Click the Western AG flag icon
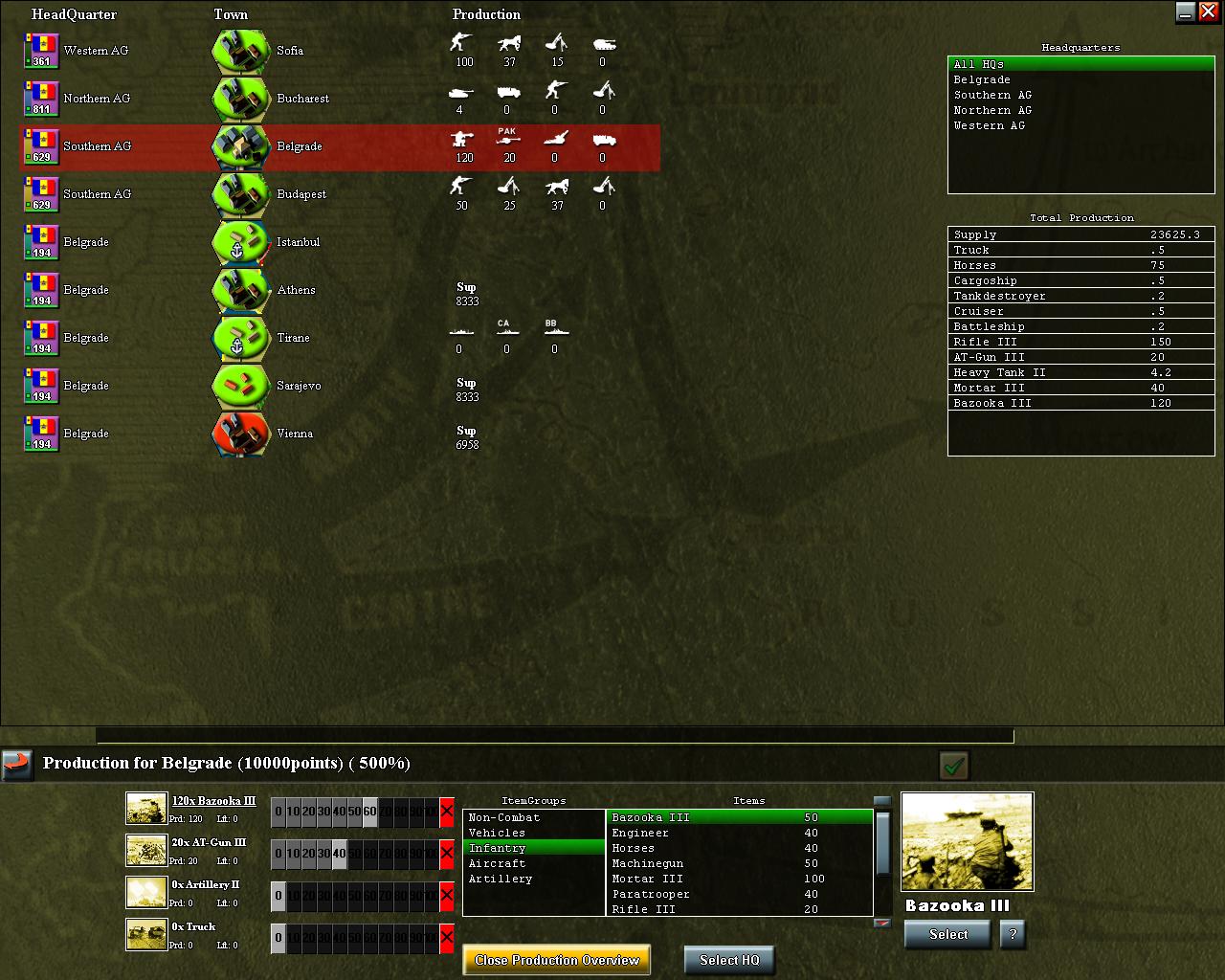 tap(40, 51)
